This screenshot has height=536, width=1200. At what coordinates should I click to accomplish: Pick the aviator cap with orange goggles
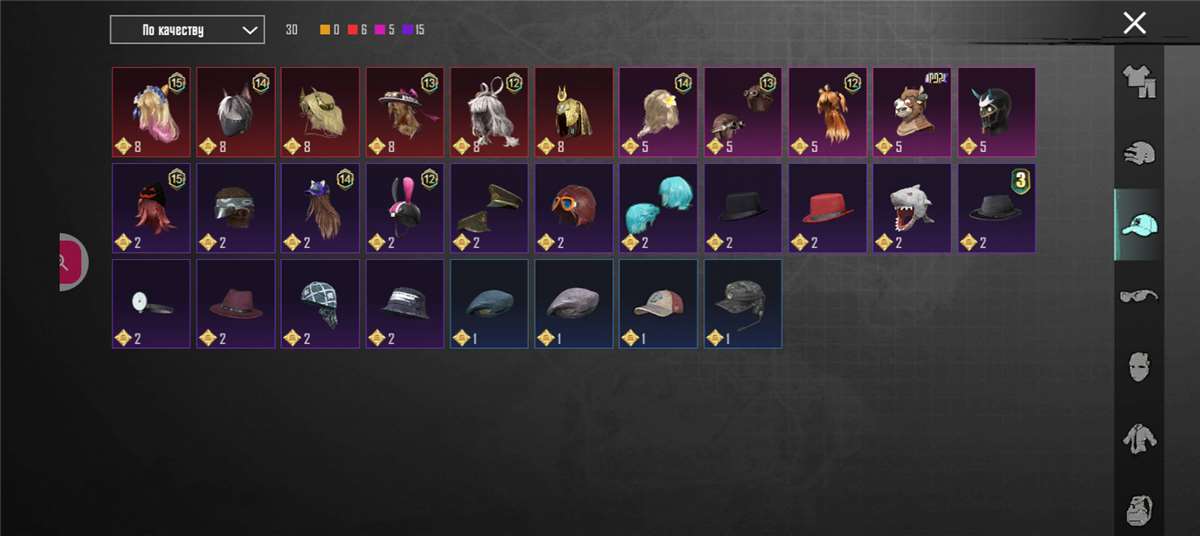574,208
